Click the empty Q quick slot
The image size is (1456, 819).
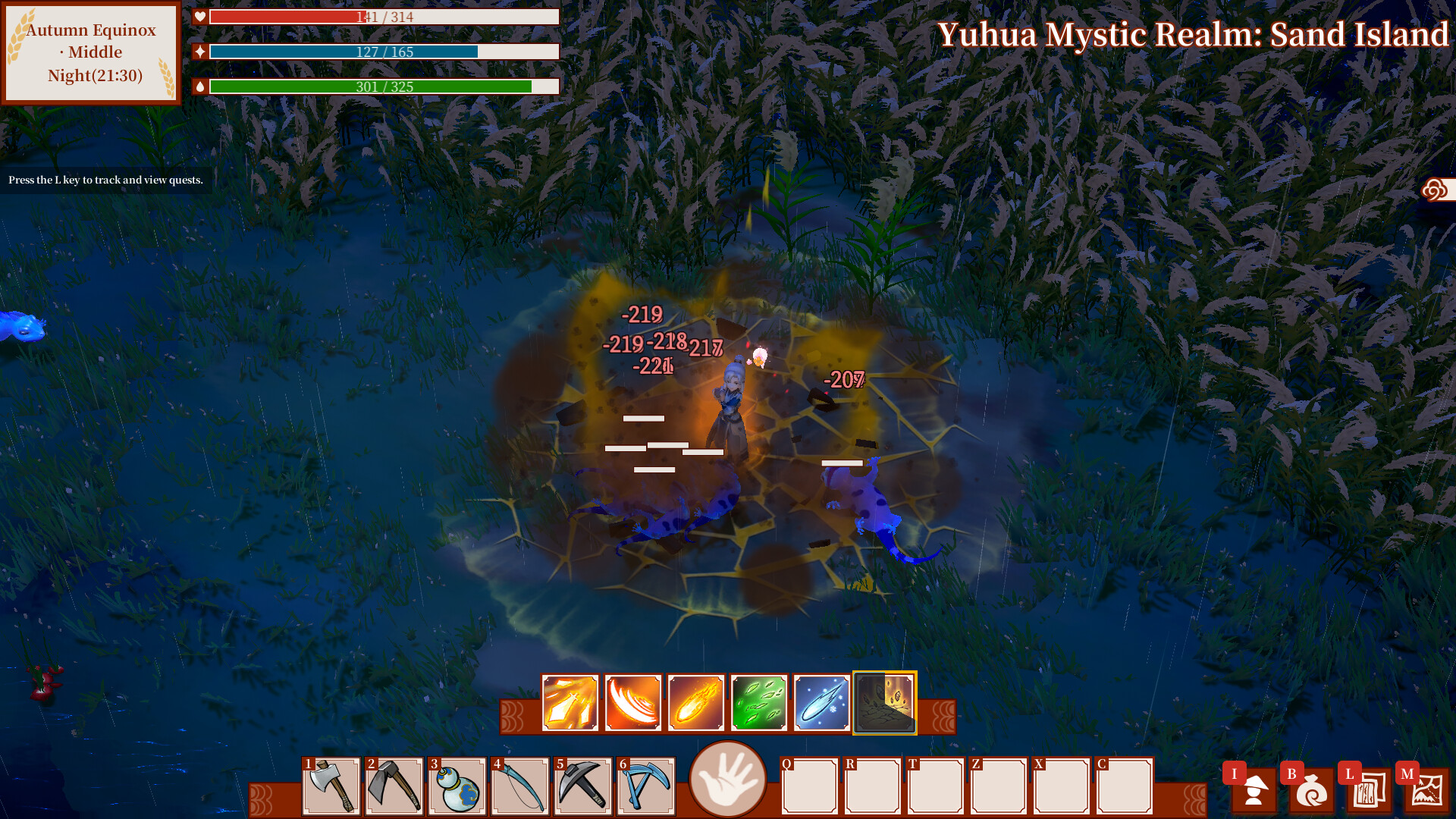pyautogui.click(x=808, y=785)
